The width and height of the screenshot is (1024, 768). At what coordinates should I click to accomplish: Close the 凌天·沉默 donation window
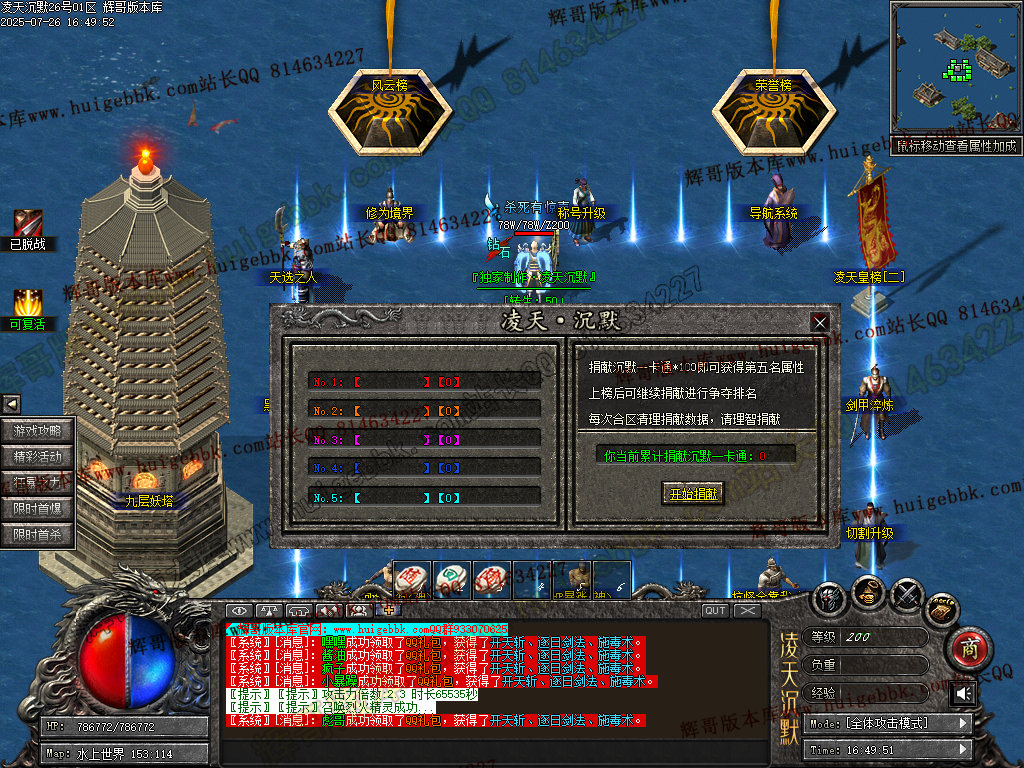tap(820, 322)
